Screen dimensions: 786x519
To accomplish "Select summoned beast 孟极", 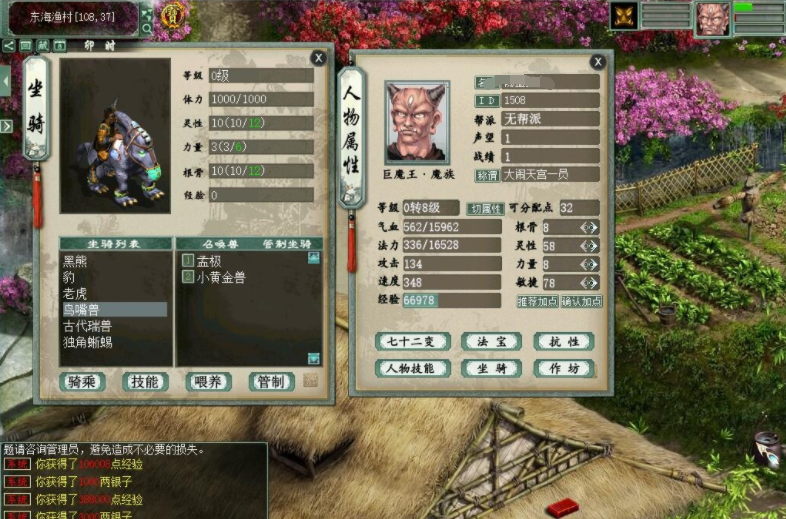I will 209,261.
